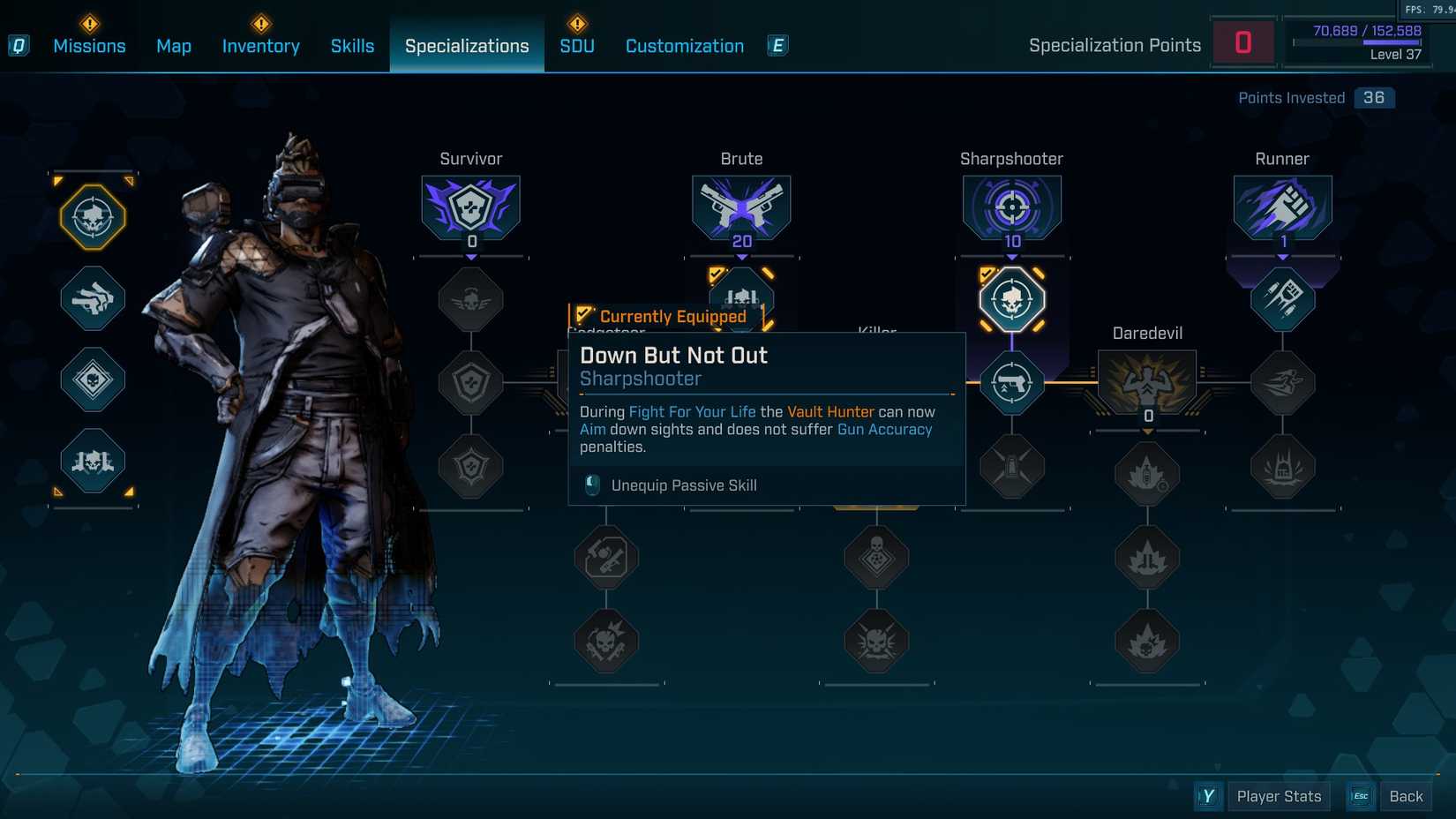Screen dimensions: 1456x819
Task: Switch to the Inventory tab
Action: tap(260, 45)
